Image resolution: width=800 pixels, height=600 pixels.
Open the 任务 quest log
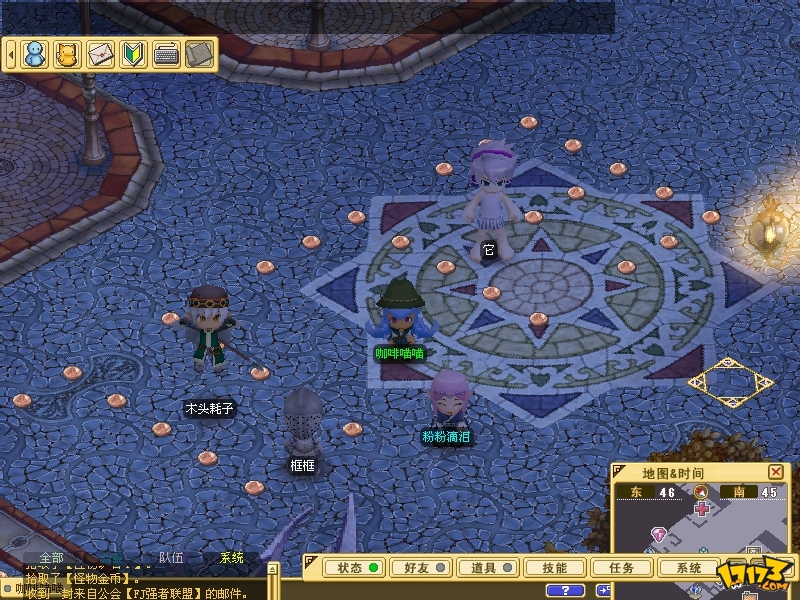[x=621, y=567]
